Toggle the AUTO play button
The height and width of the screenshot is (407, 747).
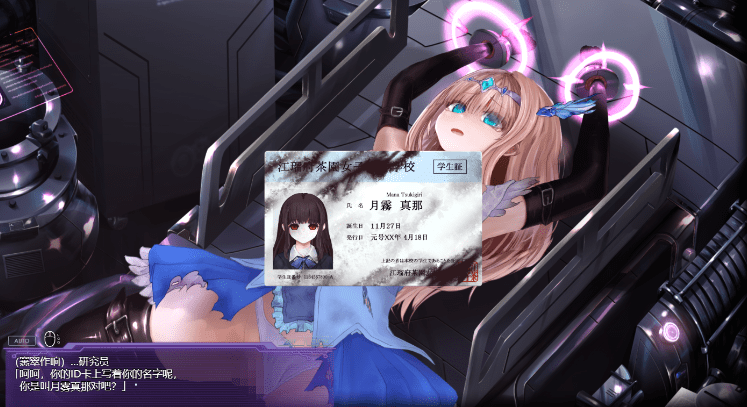coord(20,340)
